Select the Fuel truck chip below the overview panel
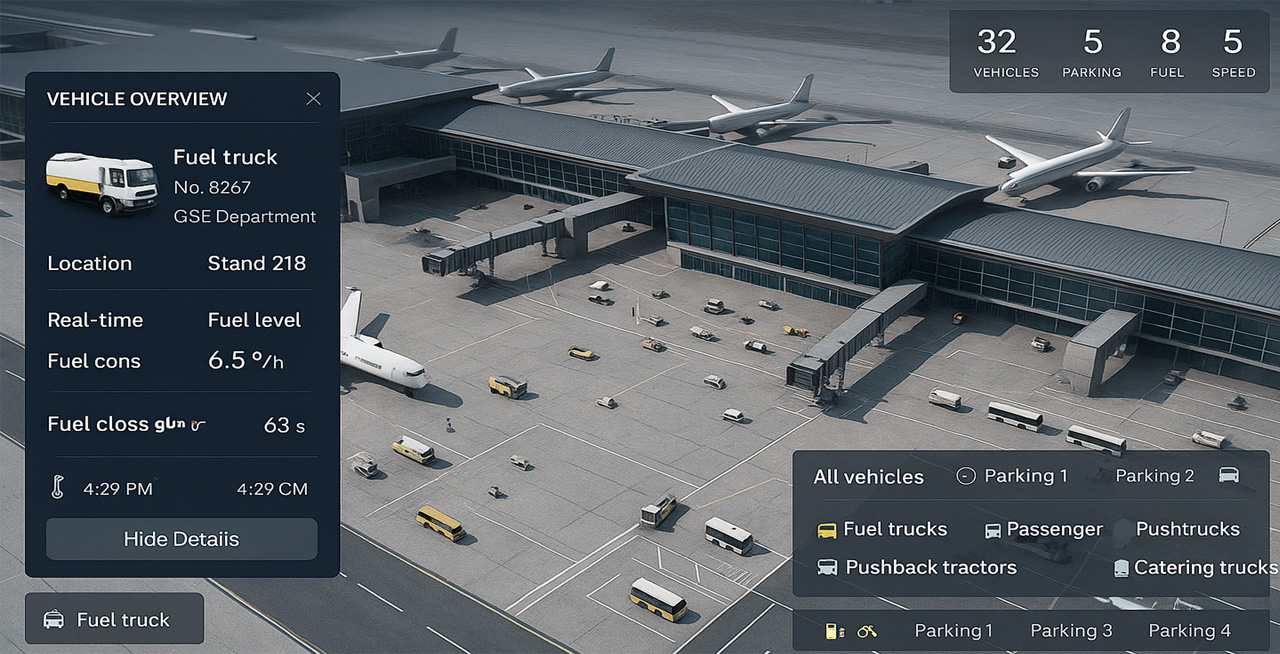1280x654 pixels. click(114, 619)
